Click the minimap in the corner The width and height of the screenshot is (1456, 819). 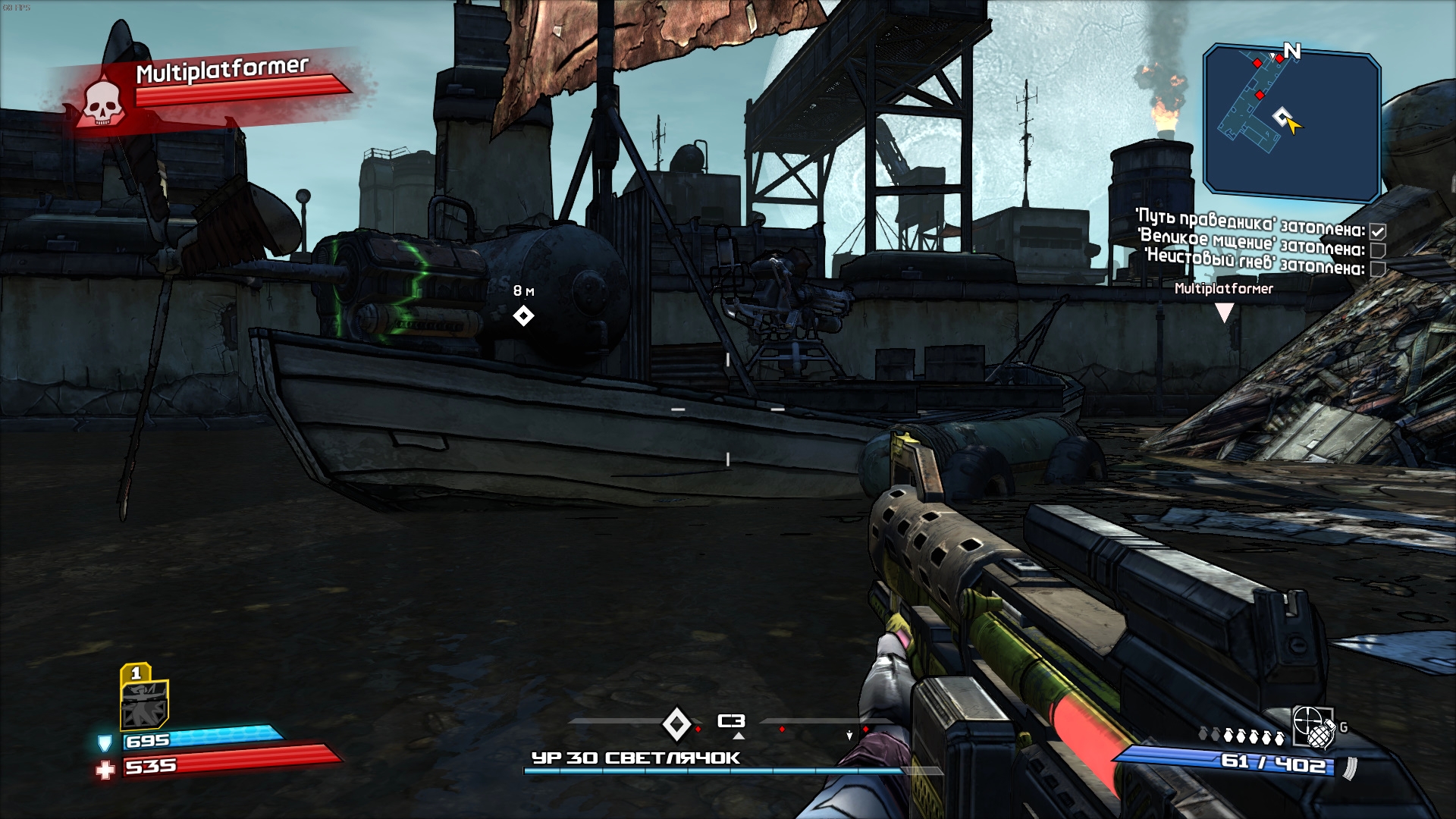(1291, 120)
